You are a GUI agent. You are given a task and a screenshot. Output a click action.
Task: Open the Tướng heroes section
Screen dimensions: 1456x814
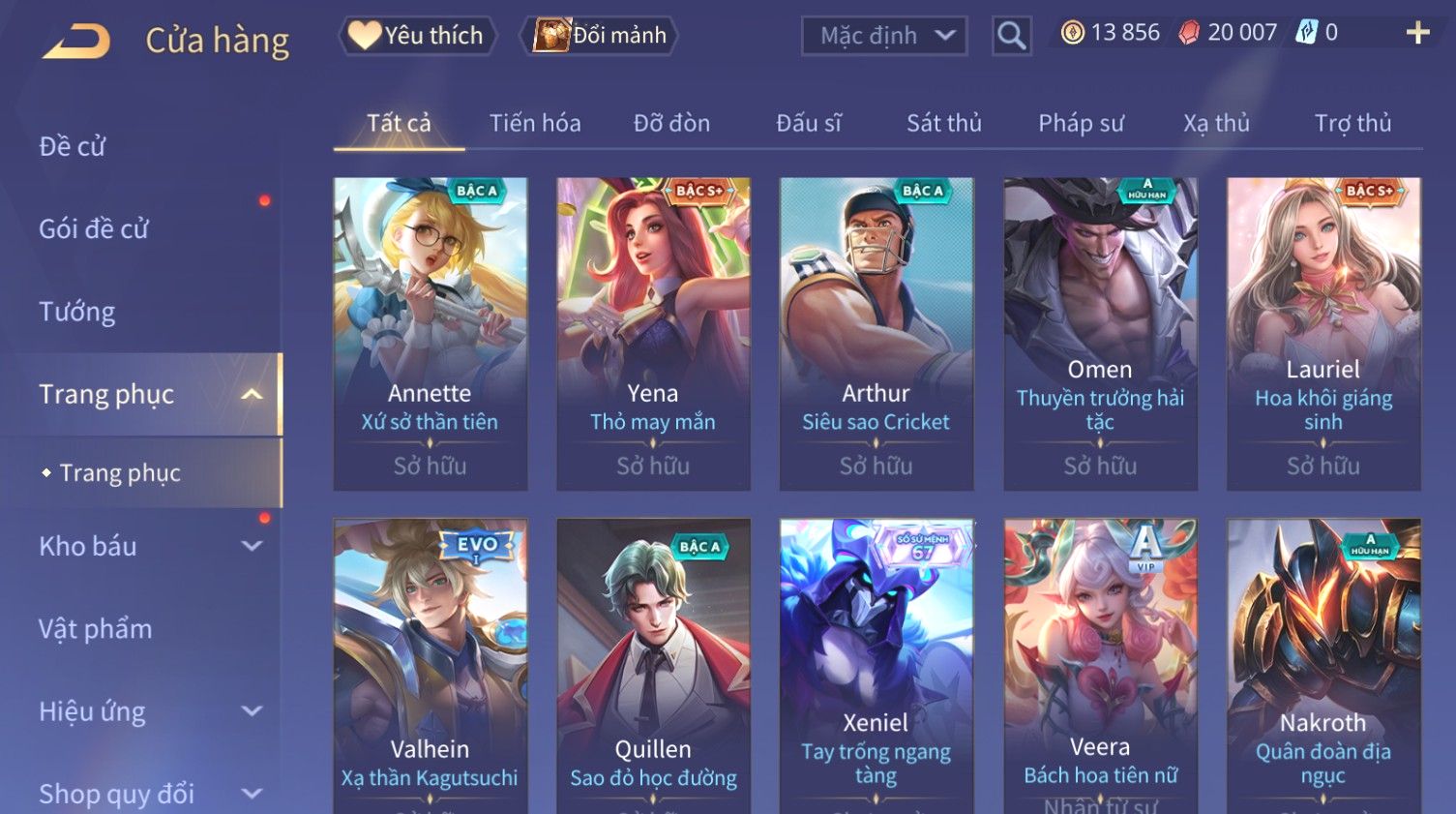77,312
